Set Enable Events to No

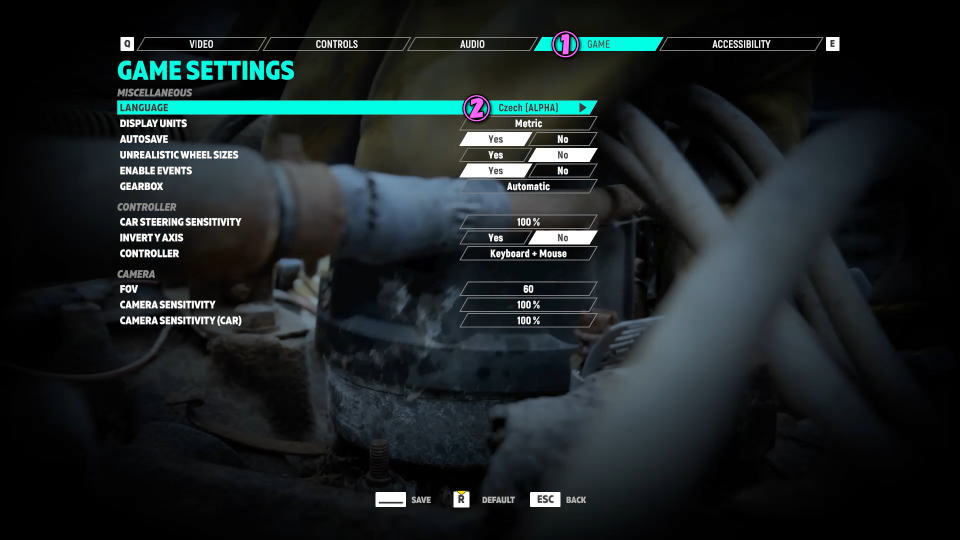[562, 171]
